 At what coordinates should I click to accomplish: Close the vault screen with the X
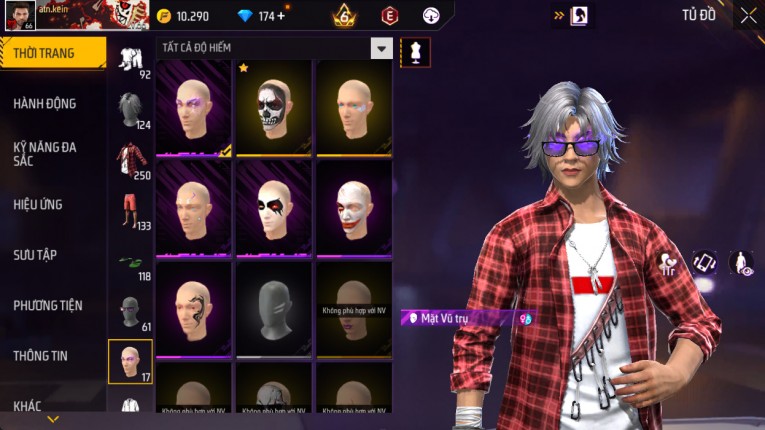(748, 15)
